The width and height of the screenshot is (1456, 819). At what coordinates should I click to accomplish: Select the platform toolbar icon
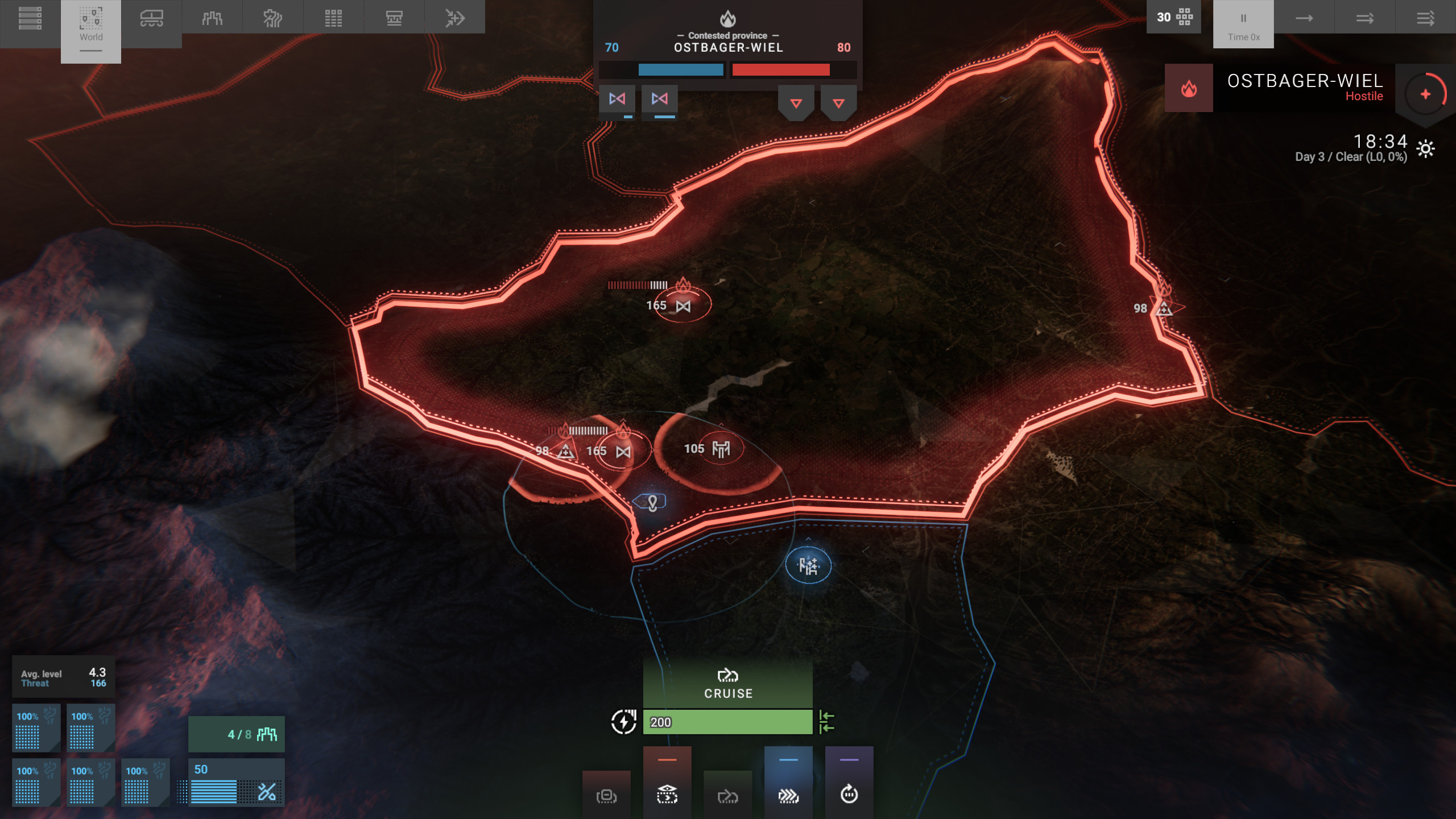click(x=394, y=17)
